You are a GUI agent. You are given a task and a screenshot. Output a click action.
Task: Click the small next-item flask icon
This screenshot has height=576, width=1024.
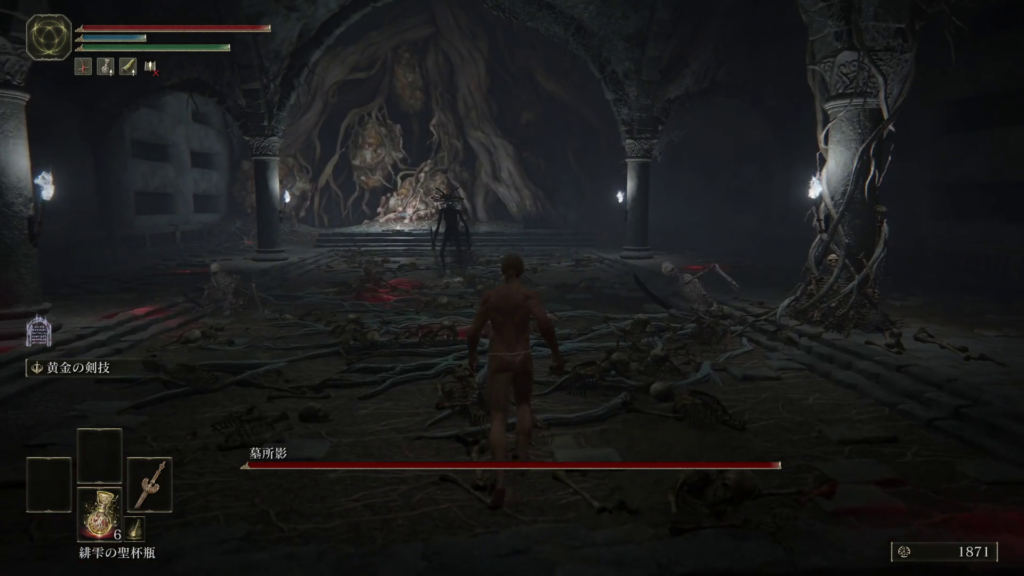tap(134, 529)
